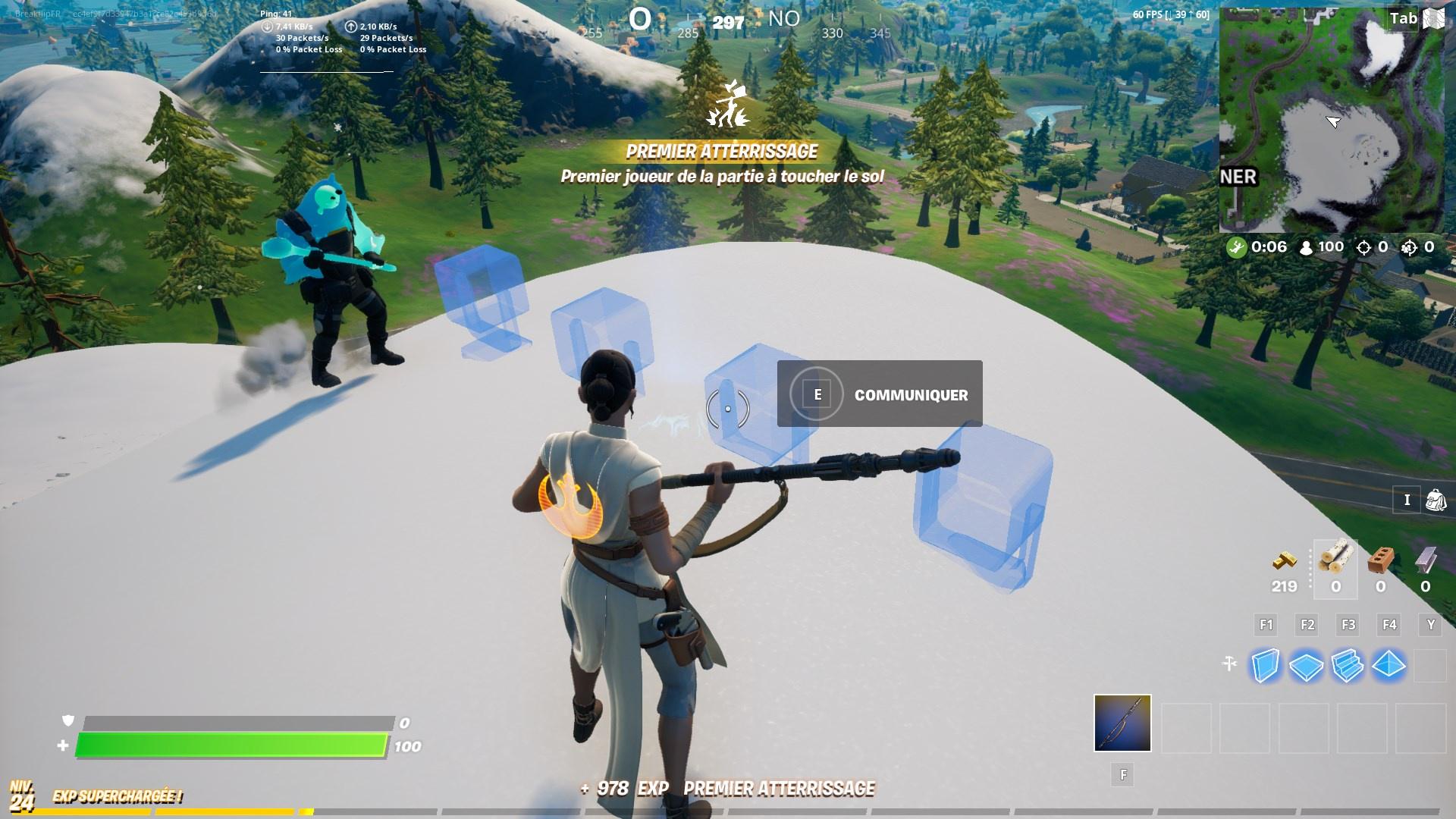Click the brick resource icon

(x=1380, y=561)
